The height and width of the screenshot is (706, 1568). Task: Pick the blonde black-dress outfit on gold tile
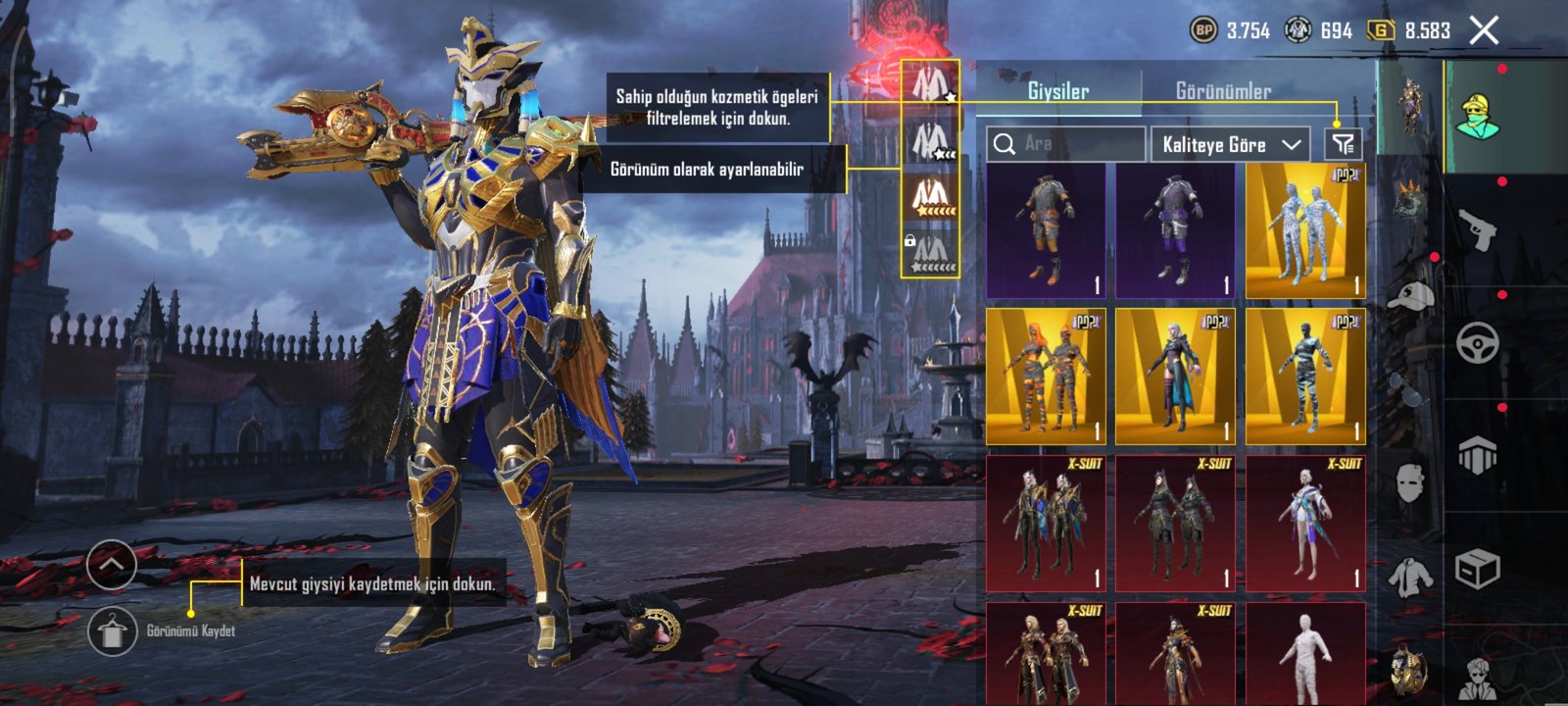click(1175, 378)
